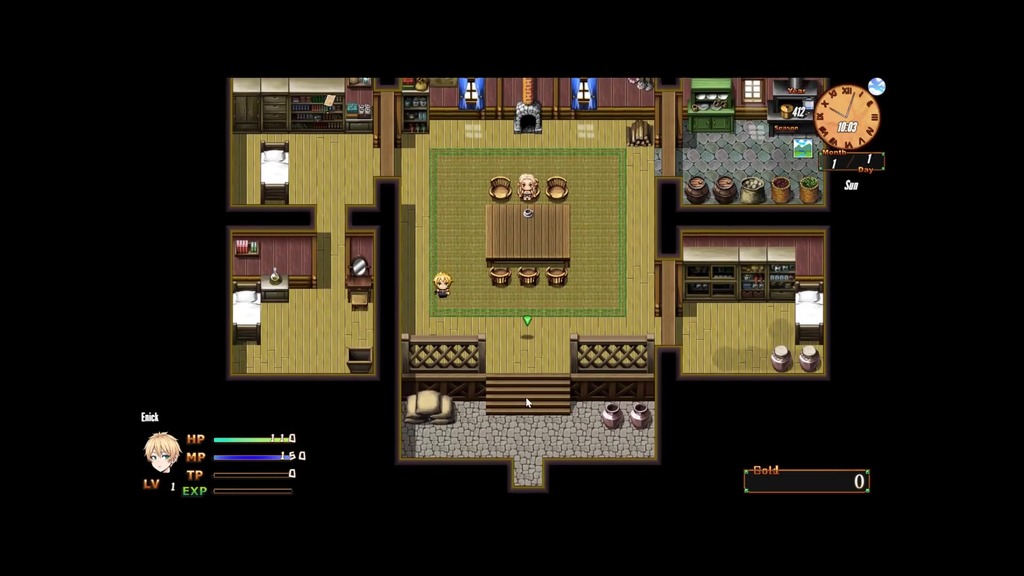Click the season landscape icon
Viewport: 1024px width, 576px height.
tap(802, 148)
